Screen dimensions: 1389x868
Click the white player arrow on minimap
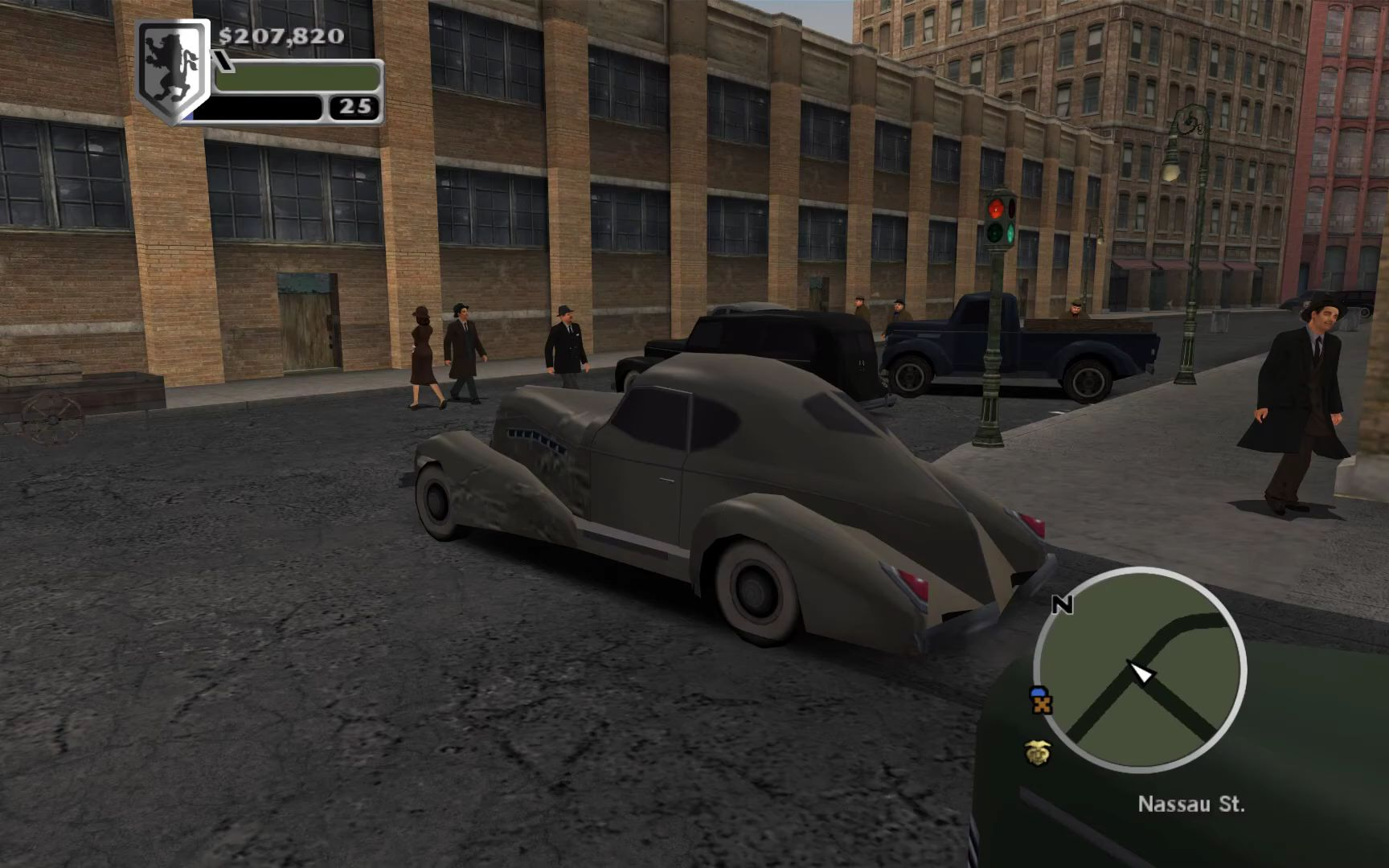pyautogui.click(x=1141, y=671)
